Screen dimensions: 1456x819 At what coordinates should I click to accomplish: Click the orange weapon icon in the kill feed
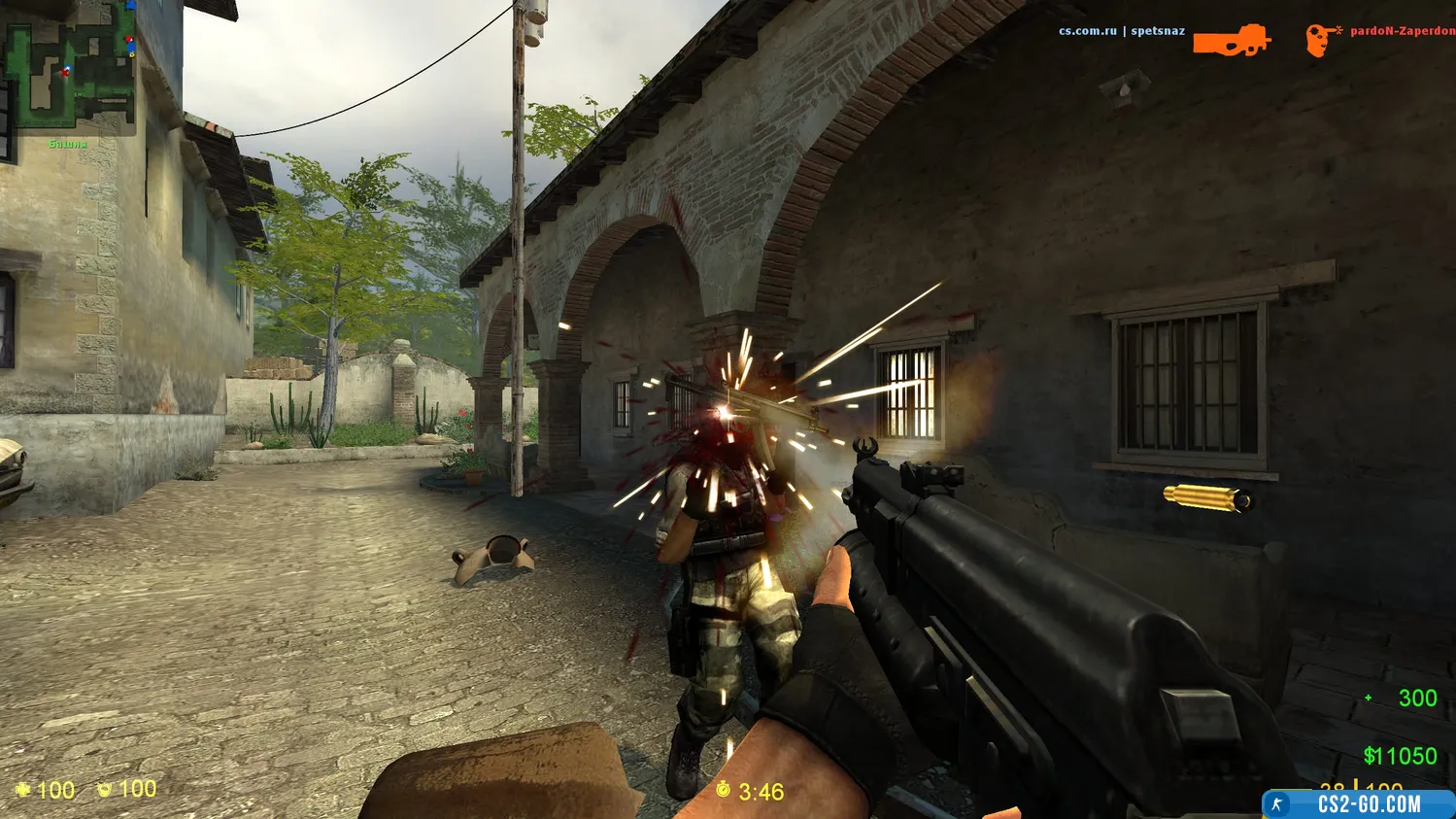pos(1231,40)
